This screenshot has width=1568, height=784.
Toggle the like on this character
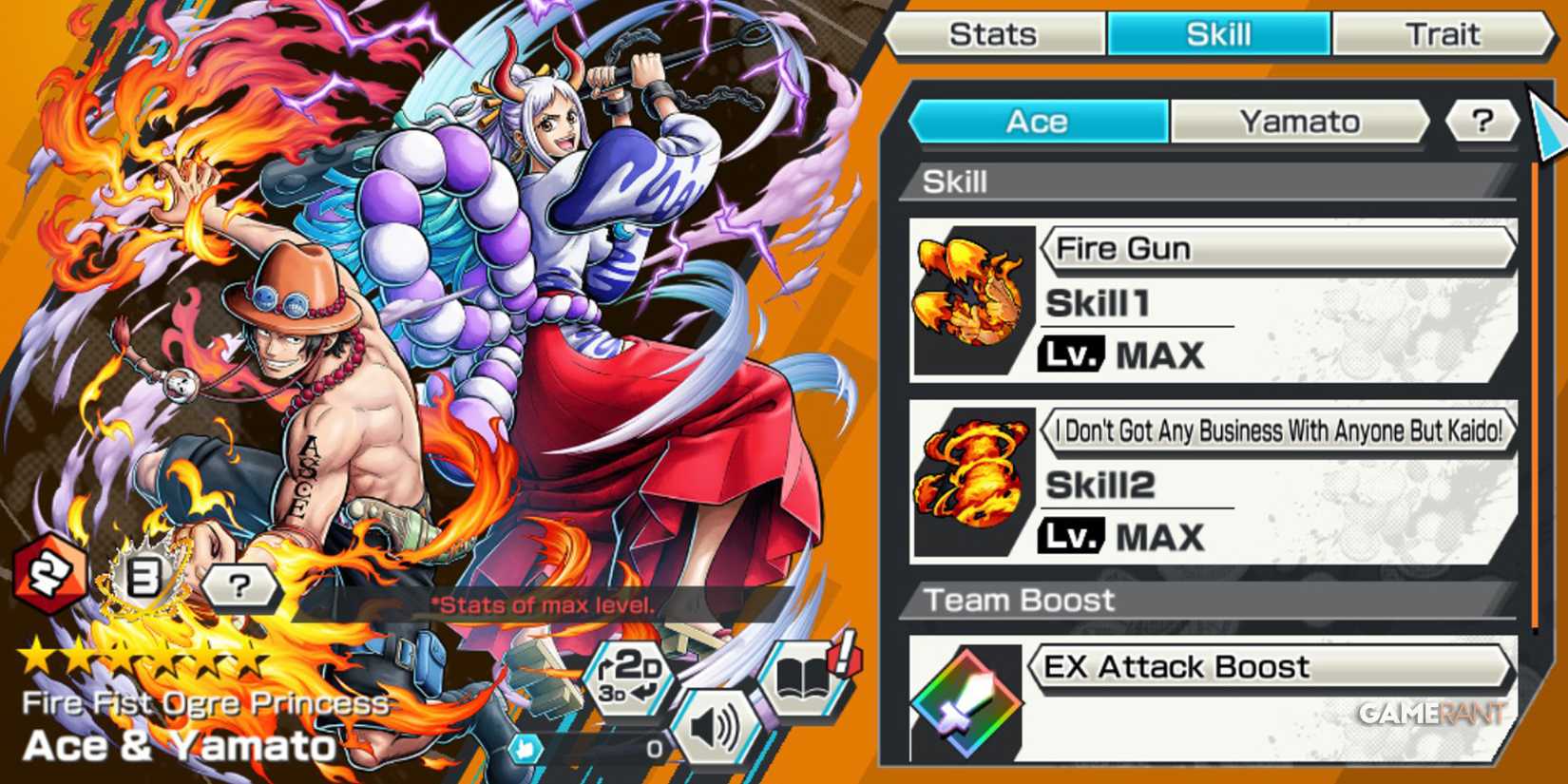(524, 748)
